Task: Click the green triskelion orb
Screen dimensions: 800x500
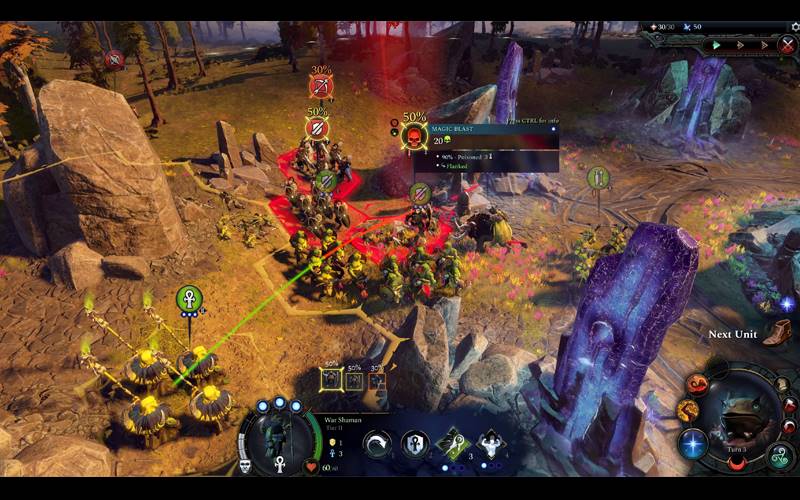Action: (x=779, y=458)
